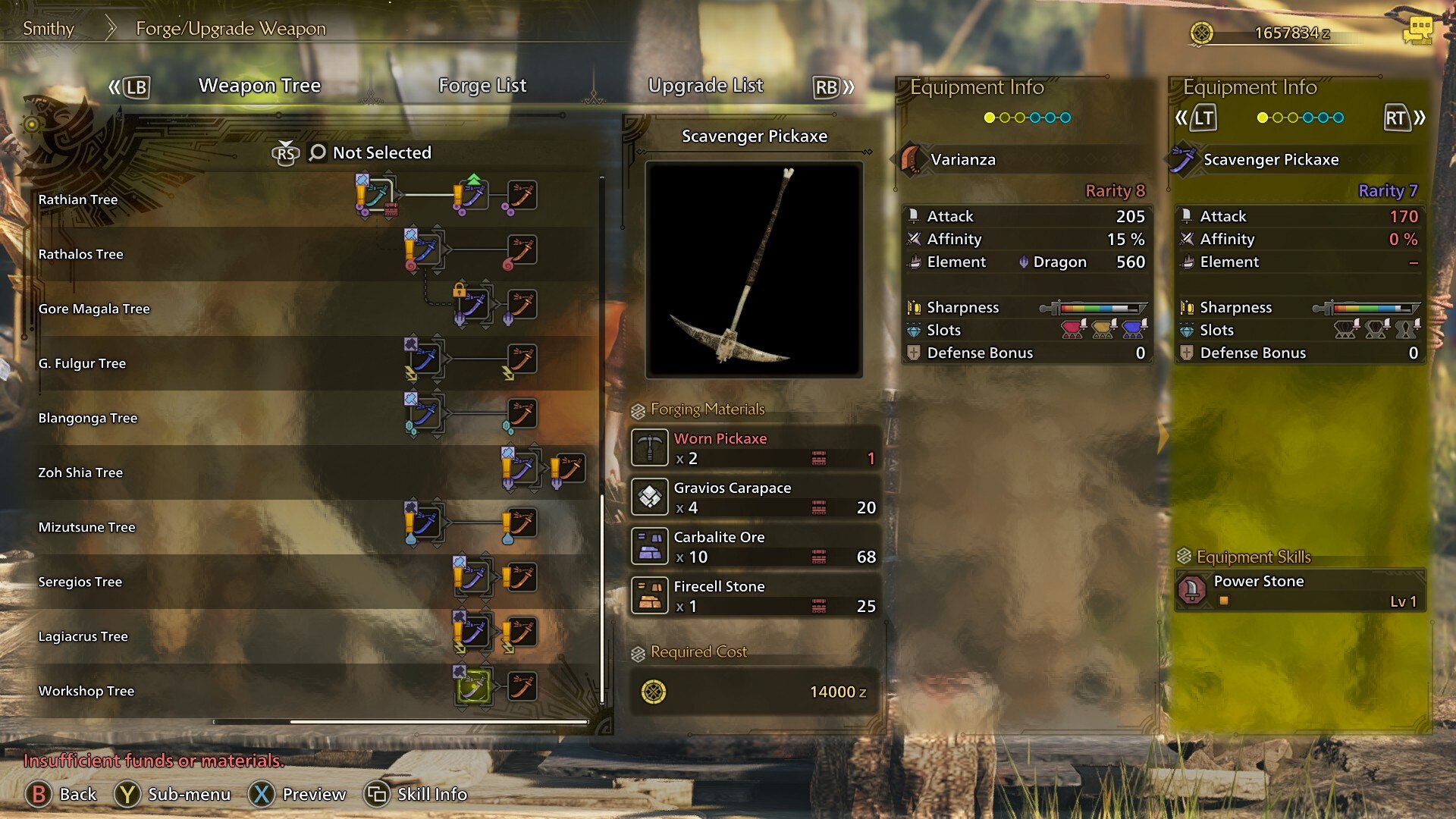Screen dimensions: 1456x819
Task: Select the Blangonga Tree row
Action: point(88,418)
